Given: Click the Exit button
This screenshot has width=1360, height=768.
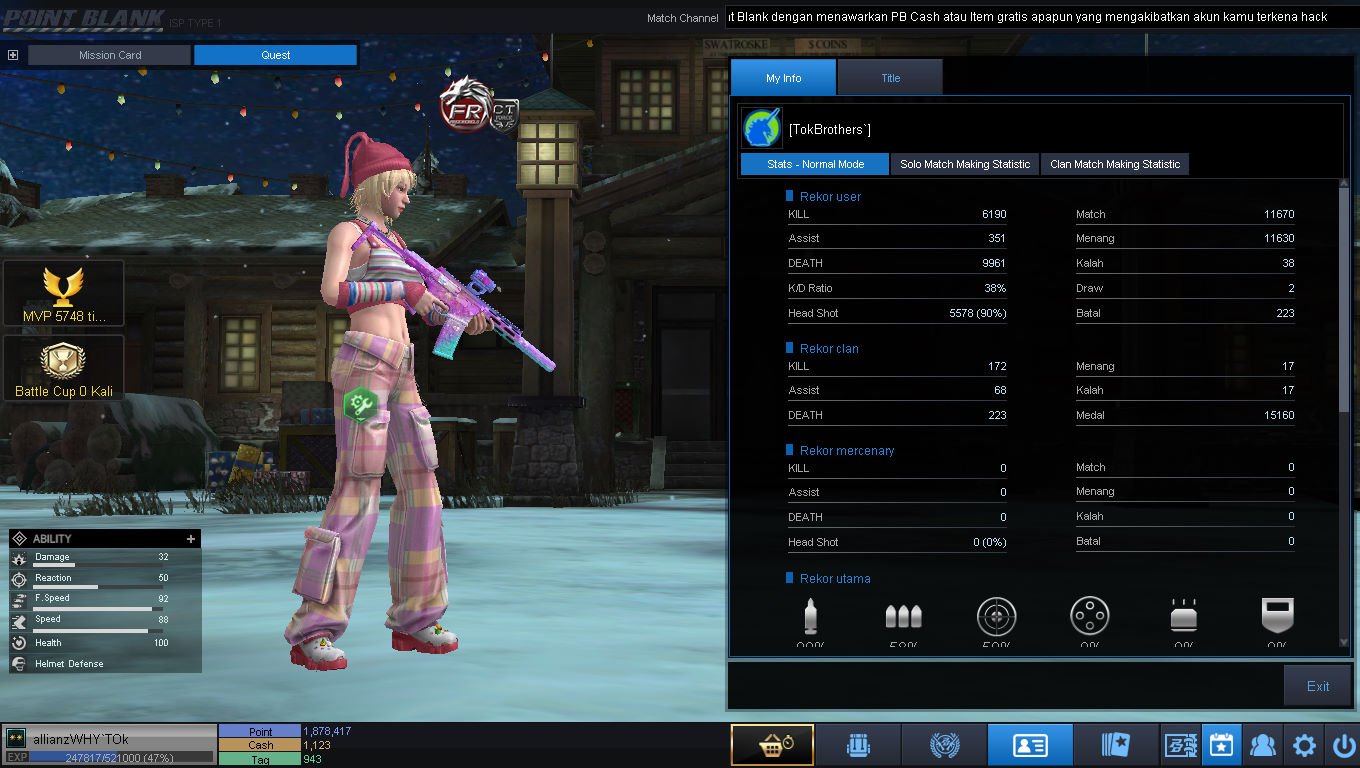Looking at the screenshot, I should (x=1317, y=686).
